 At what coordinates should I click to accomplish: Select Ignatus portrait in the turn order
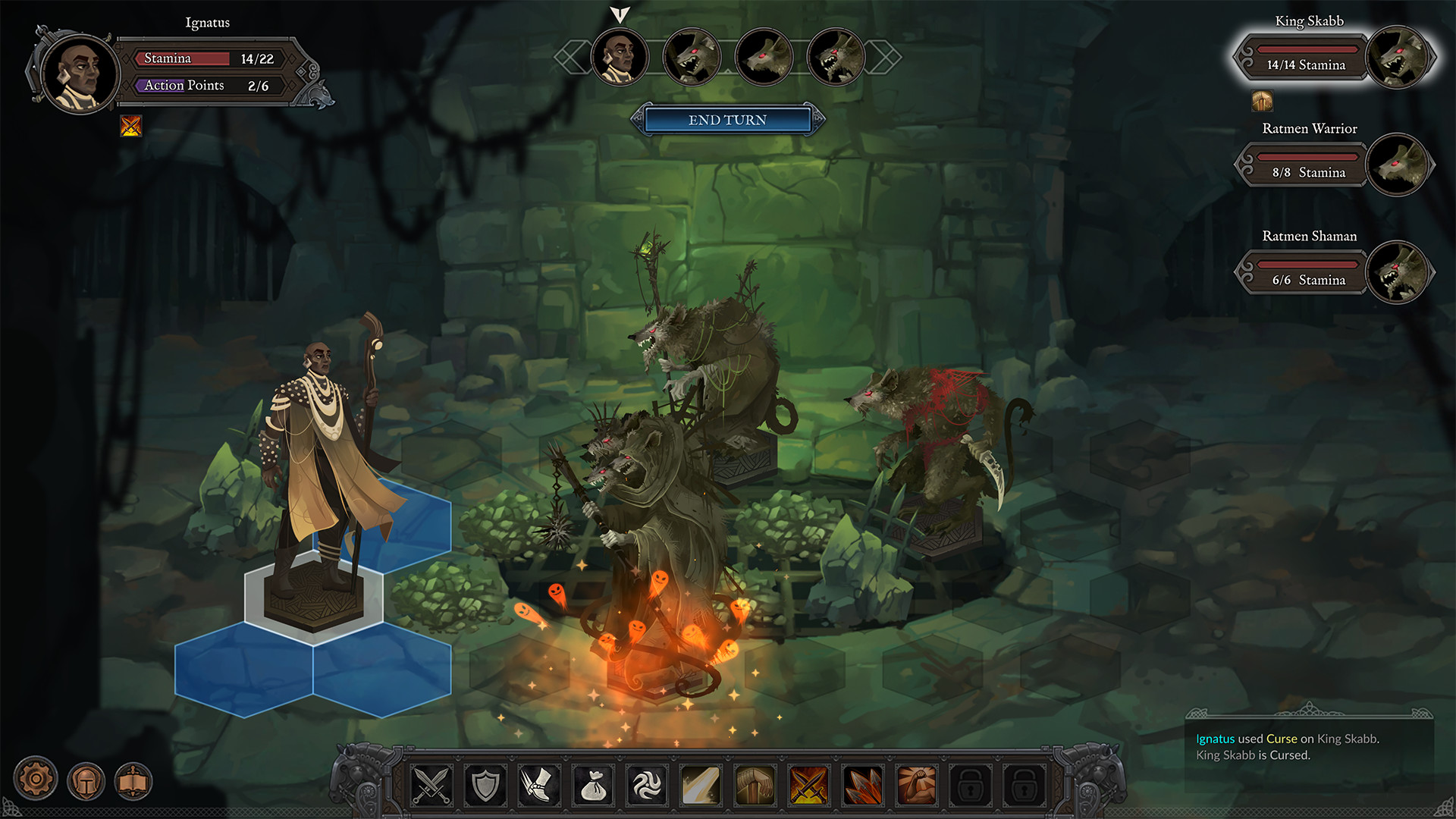(619, 57)
